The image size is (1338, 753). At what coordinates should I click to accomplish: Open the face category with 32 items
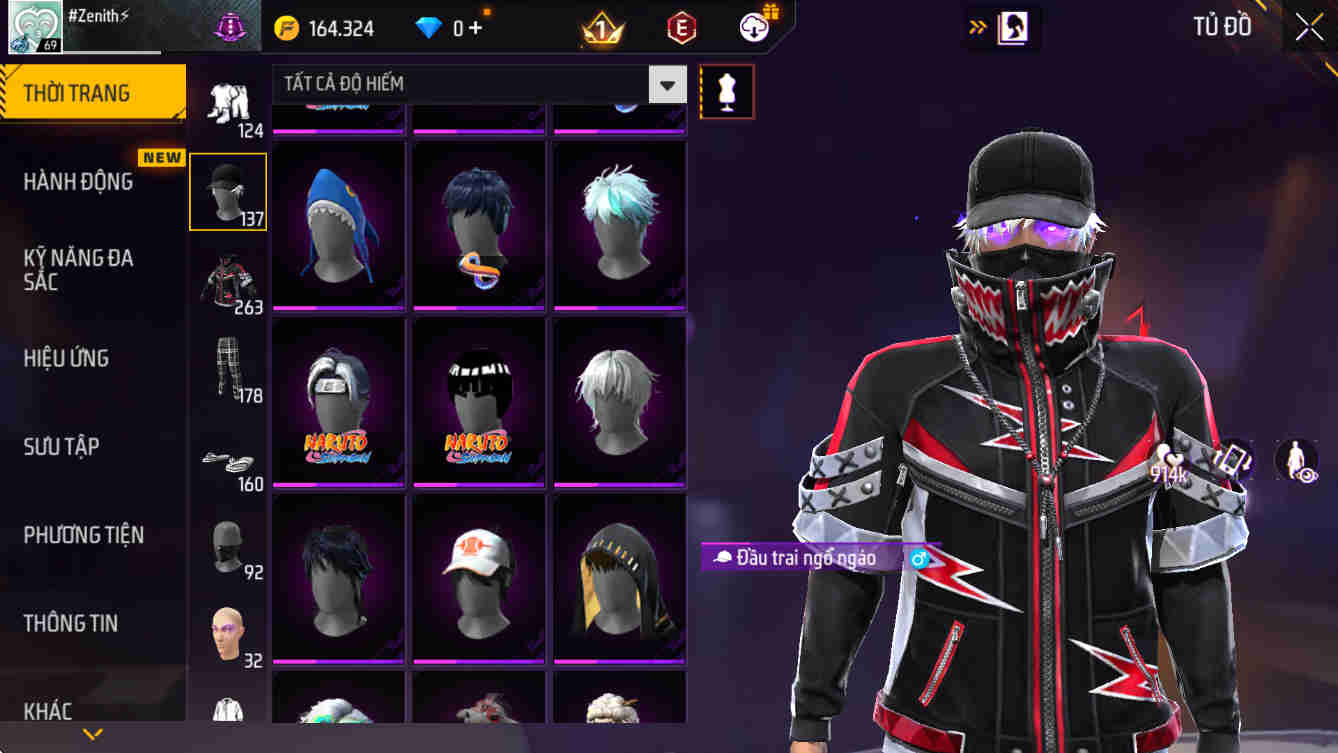click(228, 625)
